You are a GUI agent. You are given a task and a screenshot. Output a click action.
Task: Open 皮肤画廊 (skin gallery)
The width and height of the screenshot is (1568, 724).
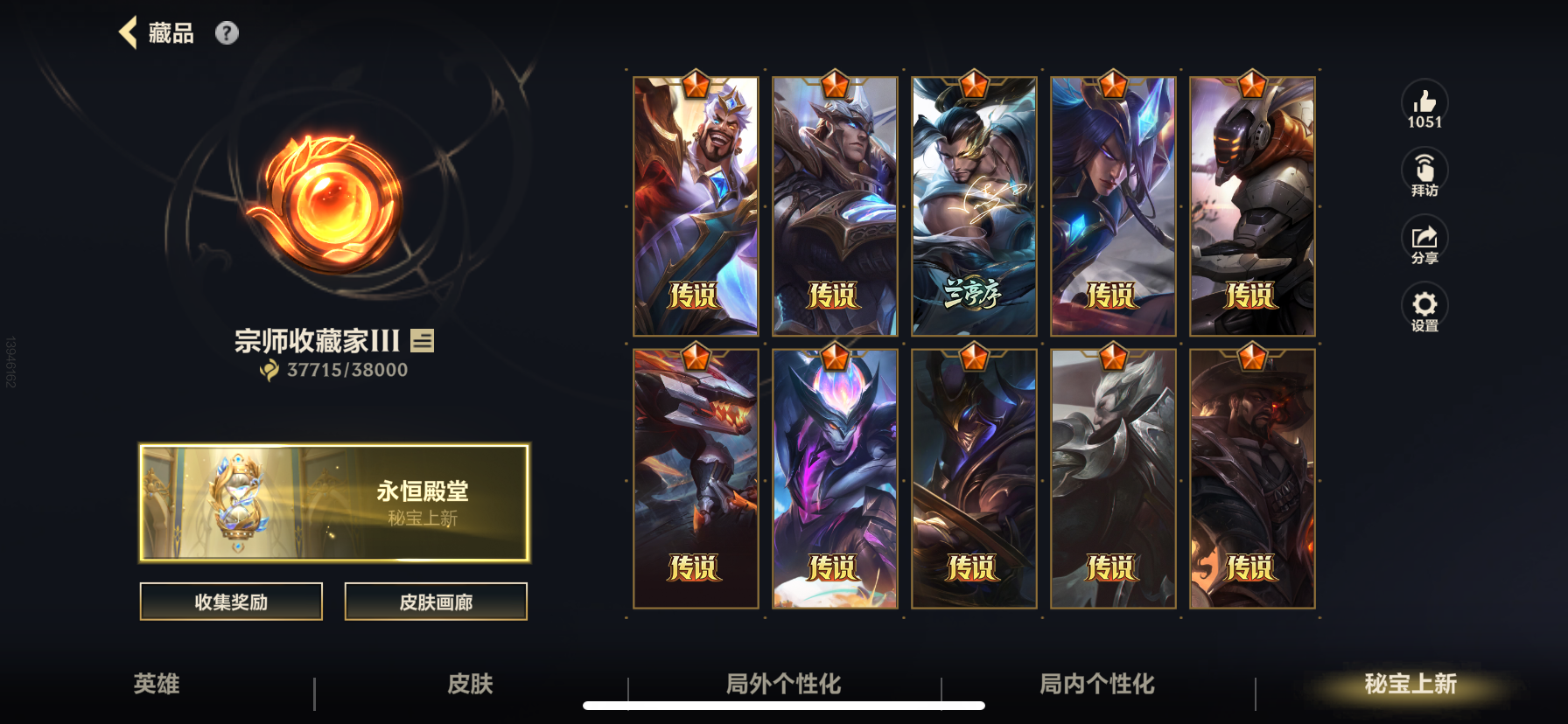(436, 602)
